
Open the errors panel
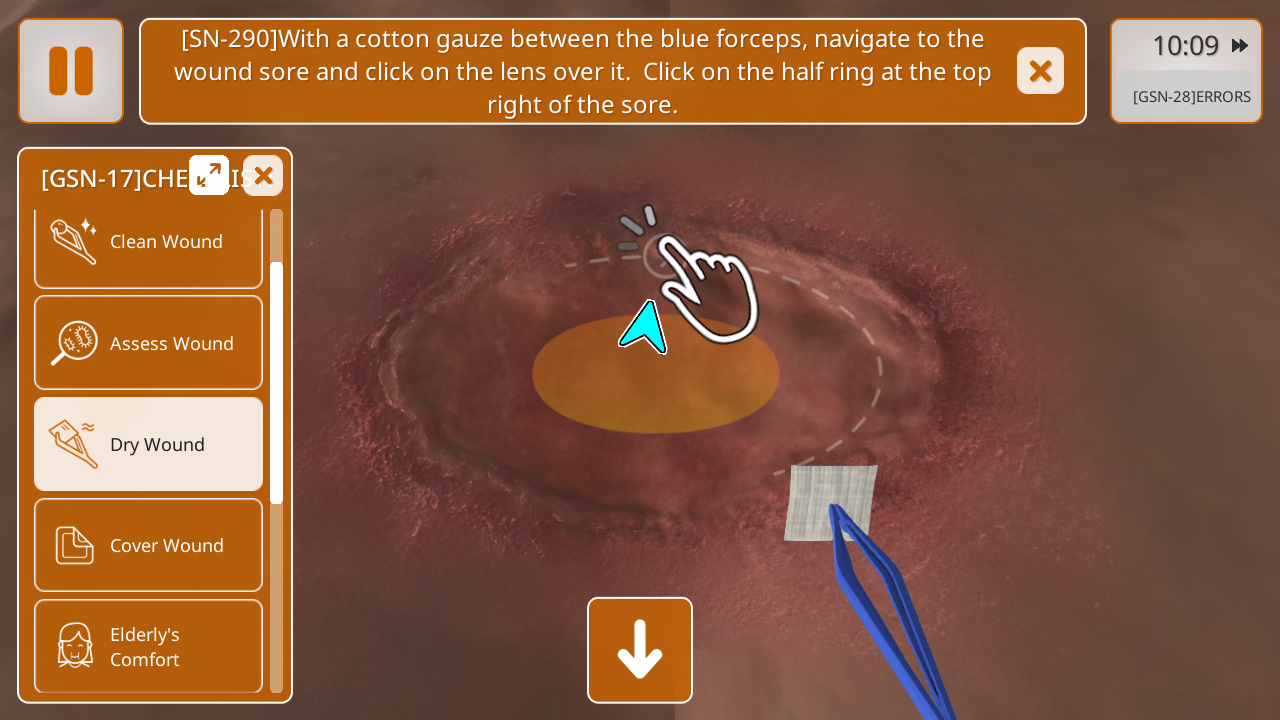[1191, 97]
